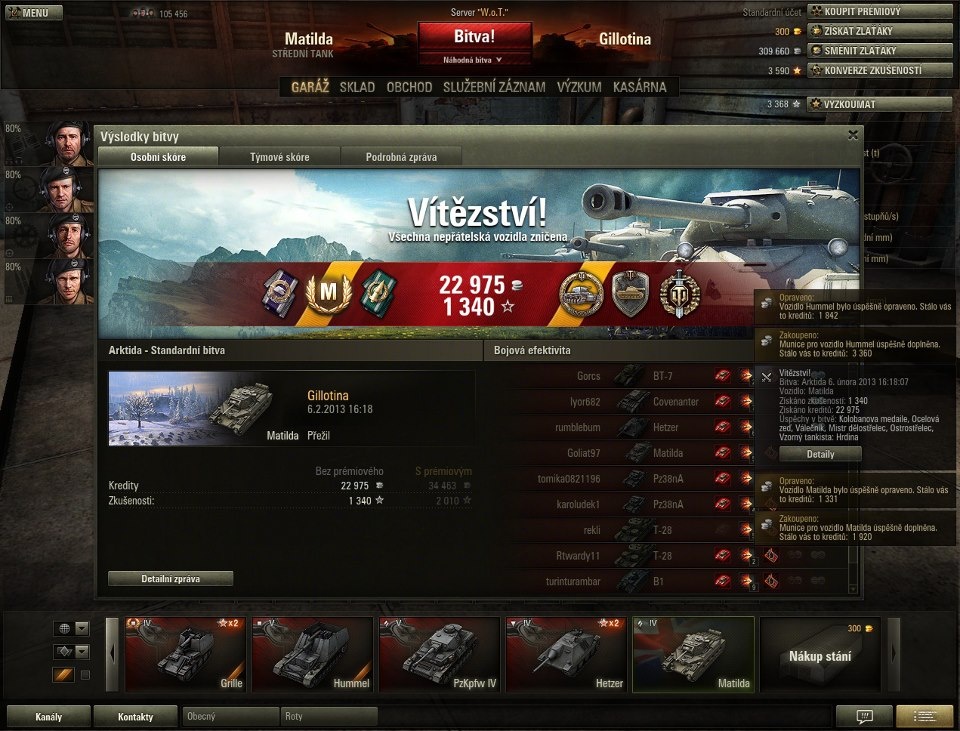Select the Hummel tank in the carousel

click(311, 655)
